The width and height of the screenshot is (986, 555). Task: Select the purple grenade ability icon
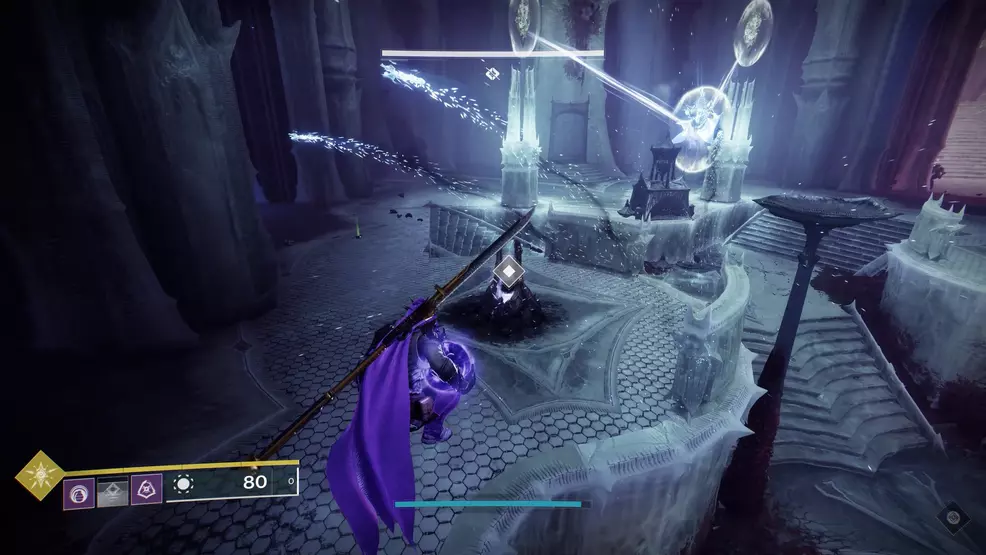pos(79,491)
